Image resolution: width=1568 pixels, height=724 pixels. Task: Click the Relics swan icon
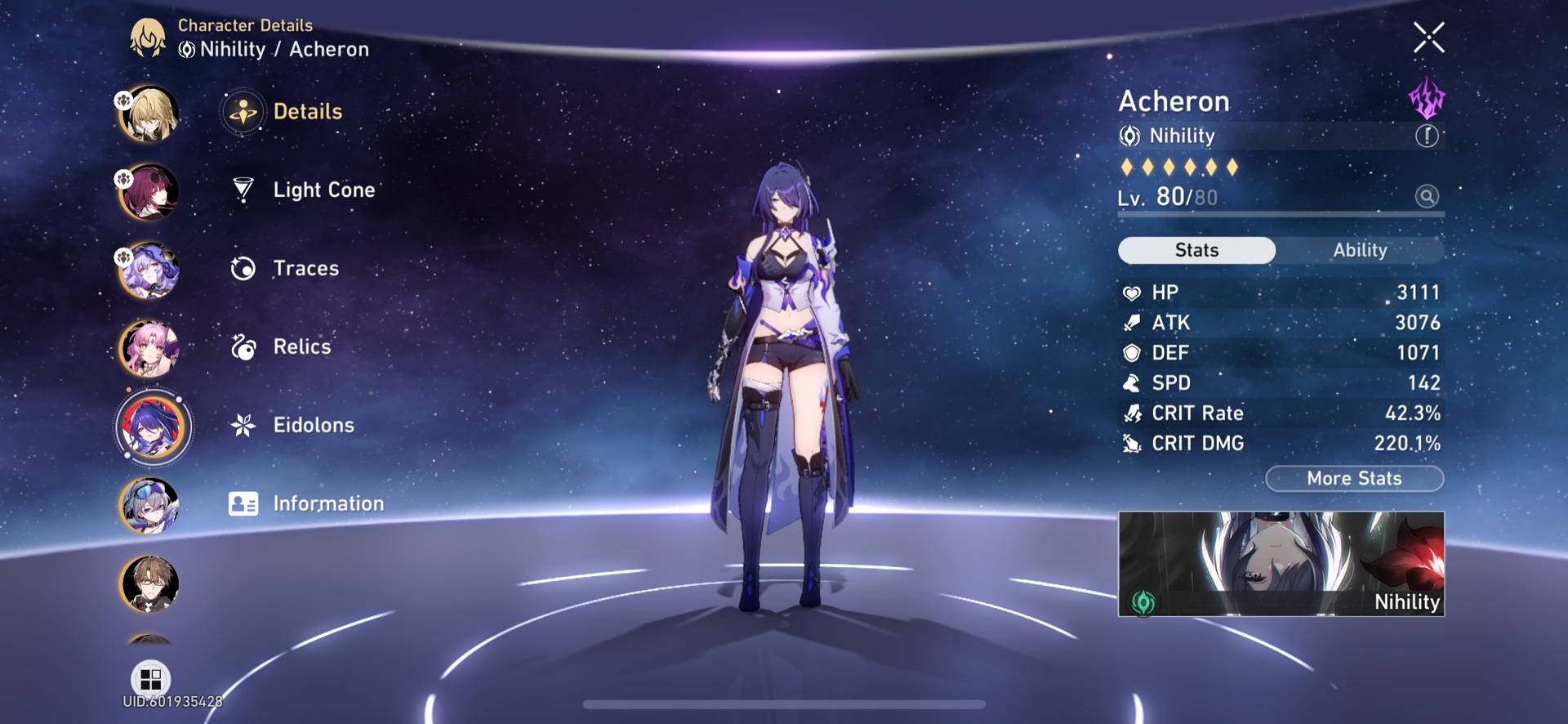click(x=243, y=346)
